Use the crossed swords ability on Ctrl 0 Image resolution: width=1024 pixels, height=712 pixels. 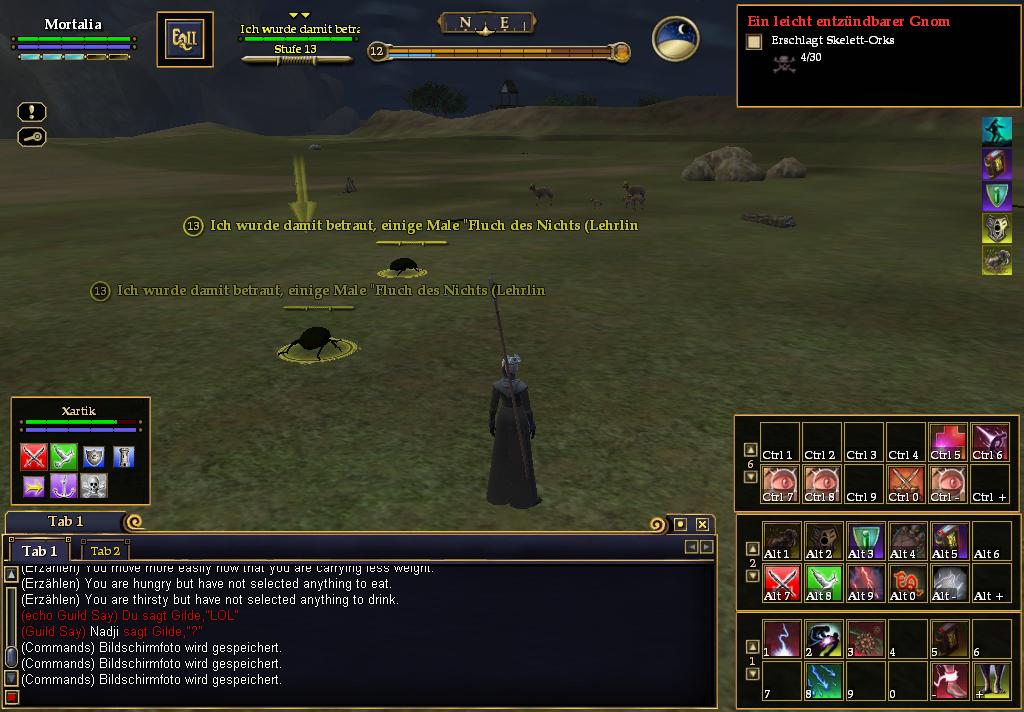[905, 483]
